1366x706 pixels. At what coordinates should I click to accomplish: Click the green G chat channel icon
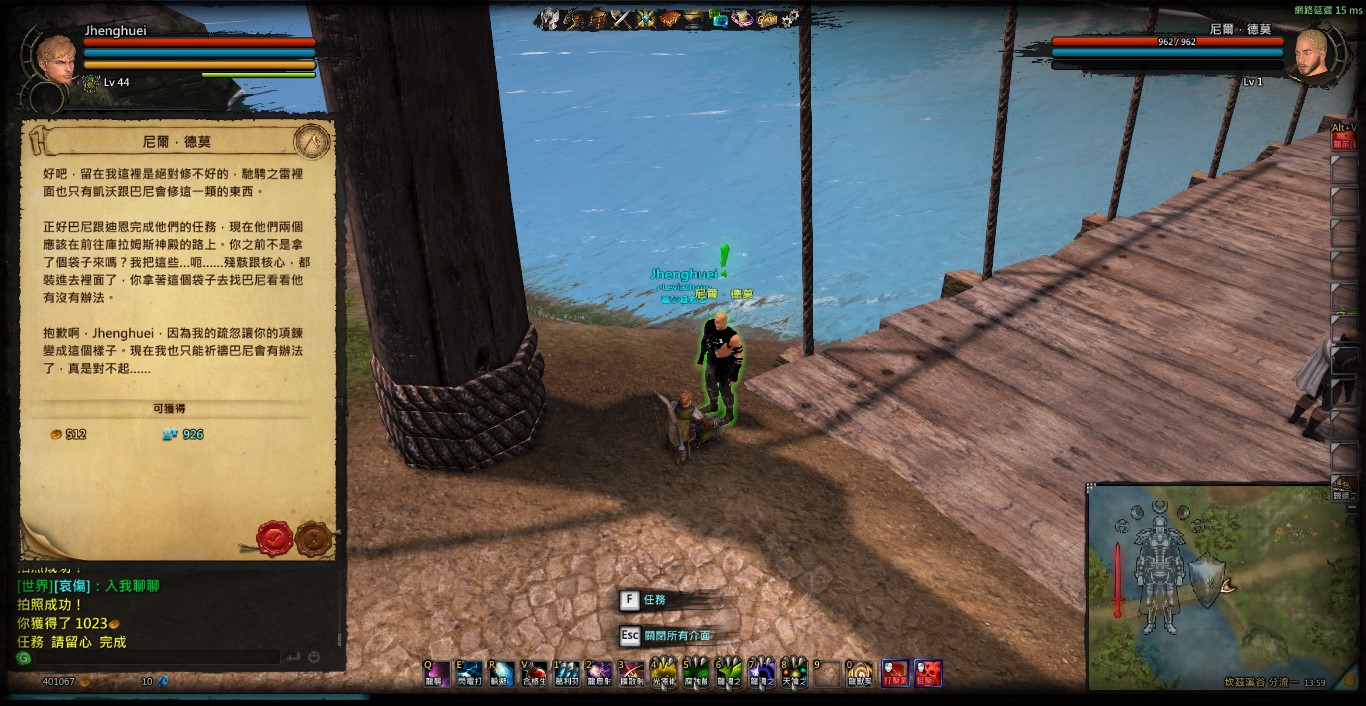pos(24,657)
